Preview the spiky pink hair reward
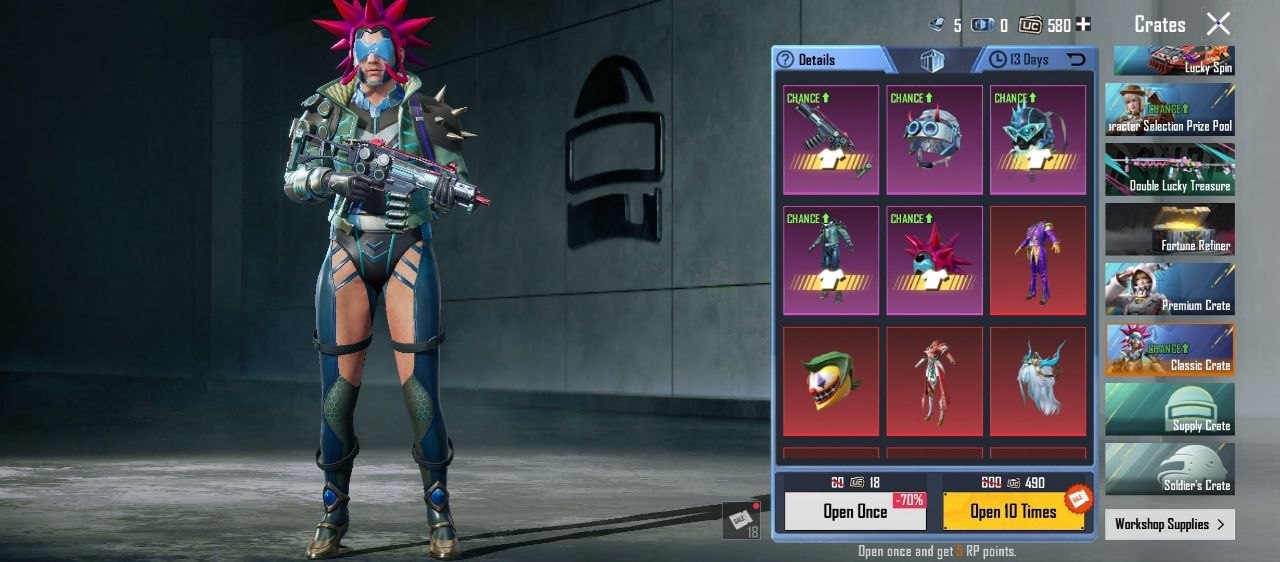The height and width of the screenshot is (562, 1280). point(934,260)
